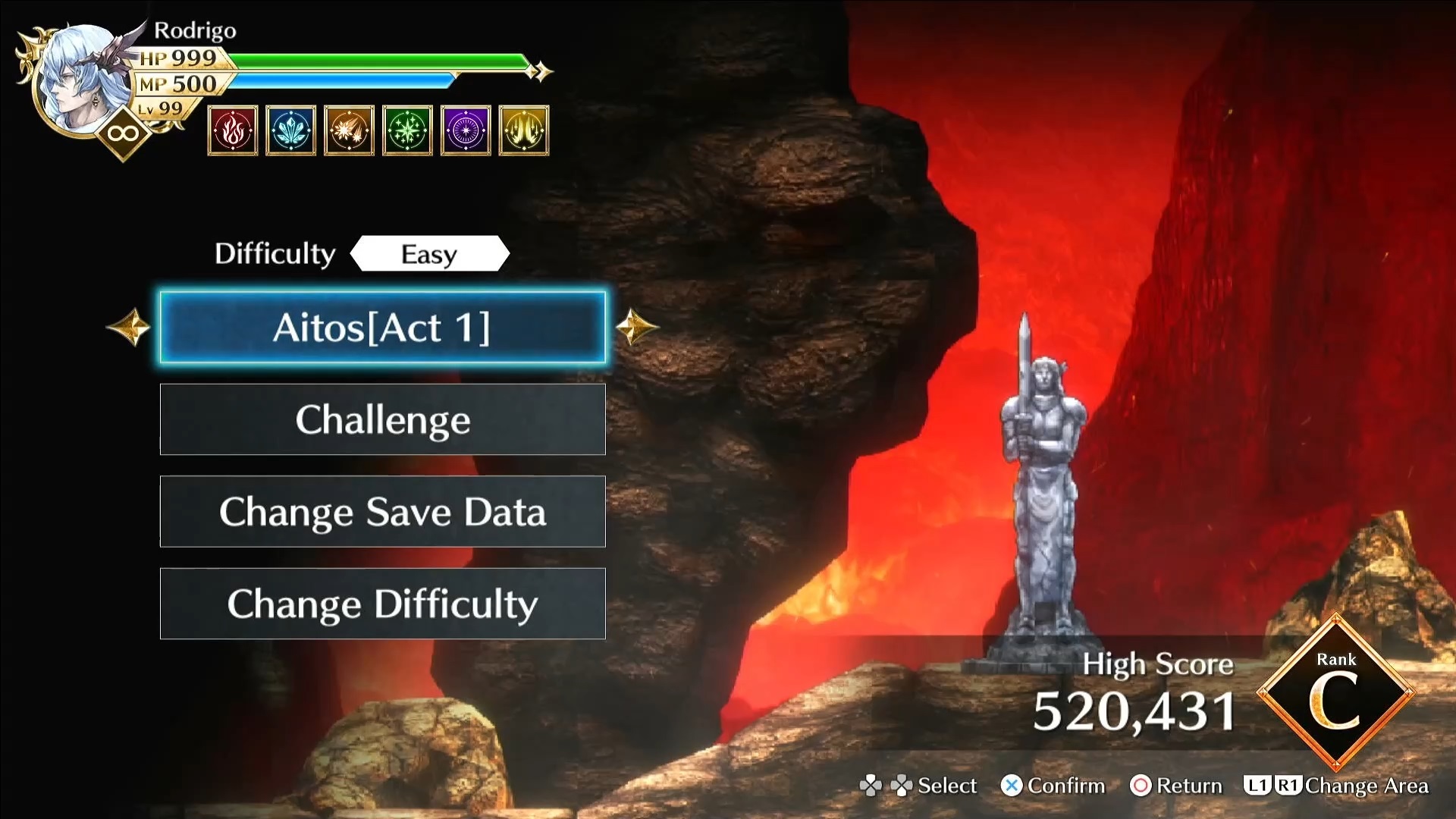
Task: Select the blue ice crystal skill icon
Action: [x=290, y=130]
